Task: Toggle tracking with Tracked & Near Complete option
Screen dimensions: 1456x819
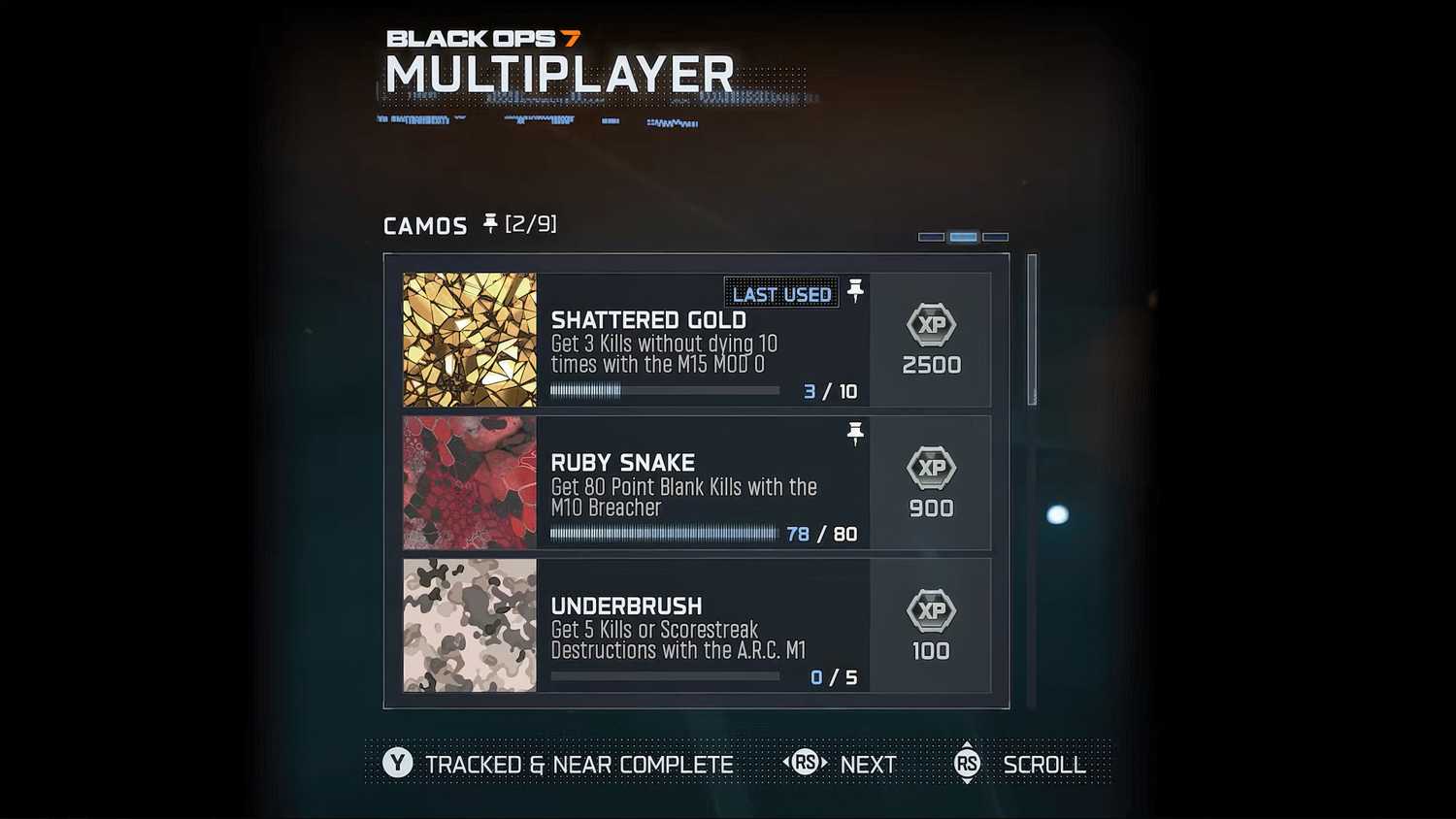Action: click(x=579, y=764)
